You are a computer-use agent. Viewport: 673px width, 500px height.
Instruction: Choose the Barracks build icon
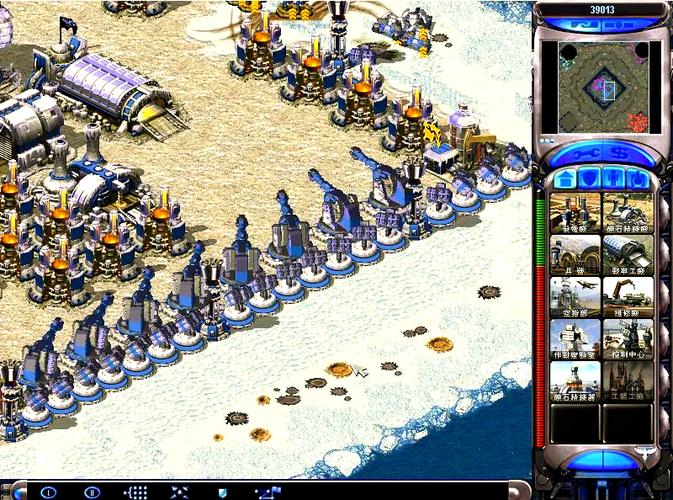pyautogui.click(x=575, y=255)
